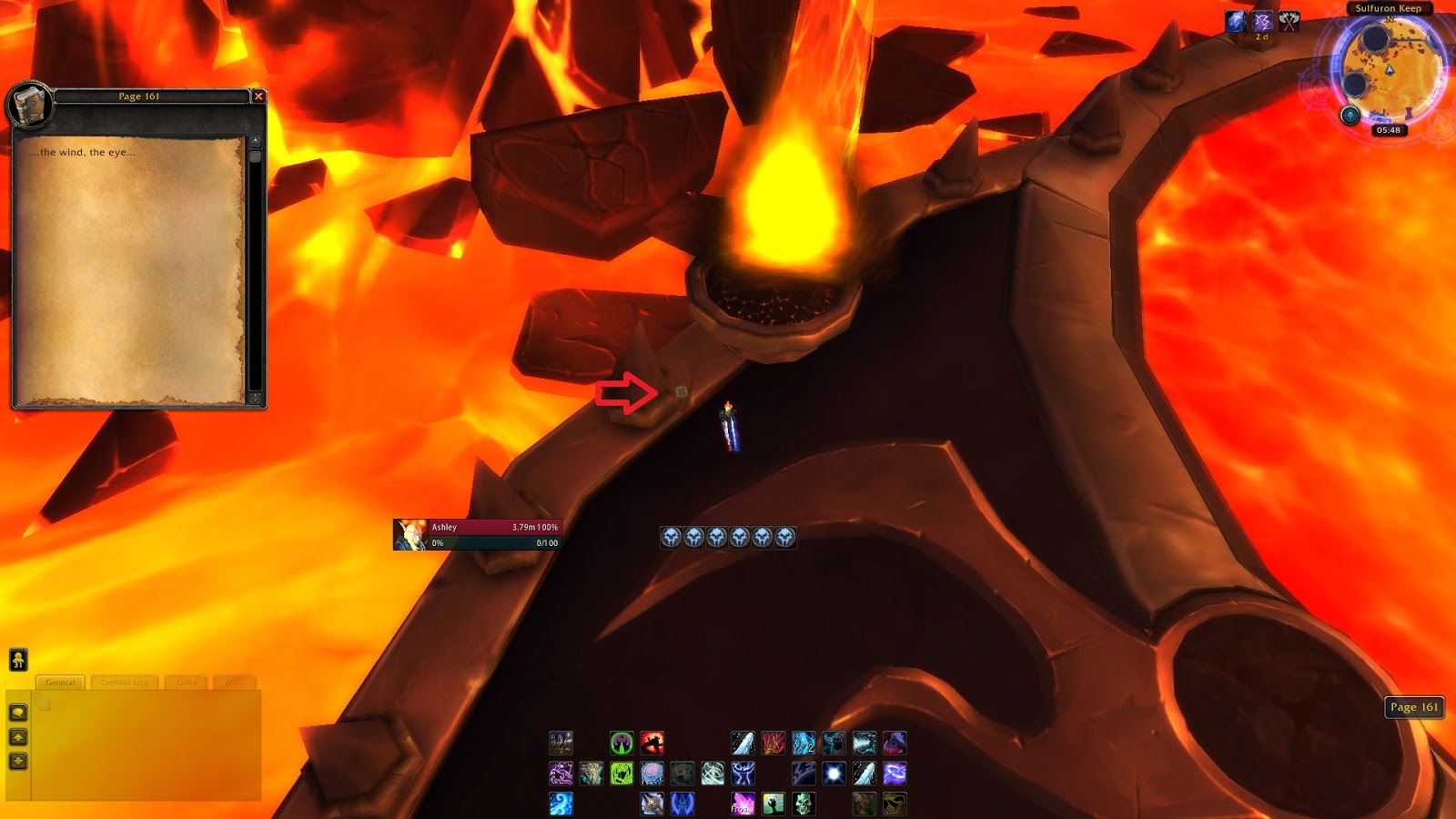Click the Page 161 button bottom right

tap(1416, 707)
